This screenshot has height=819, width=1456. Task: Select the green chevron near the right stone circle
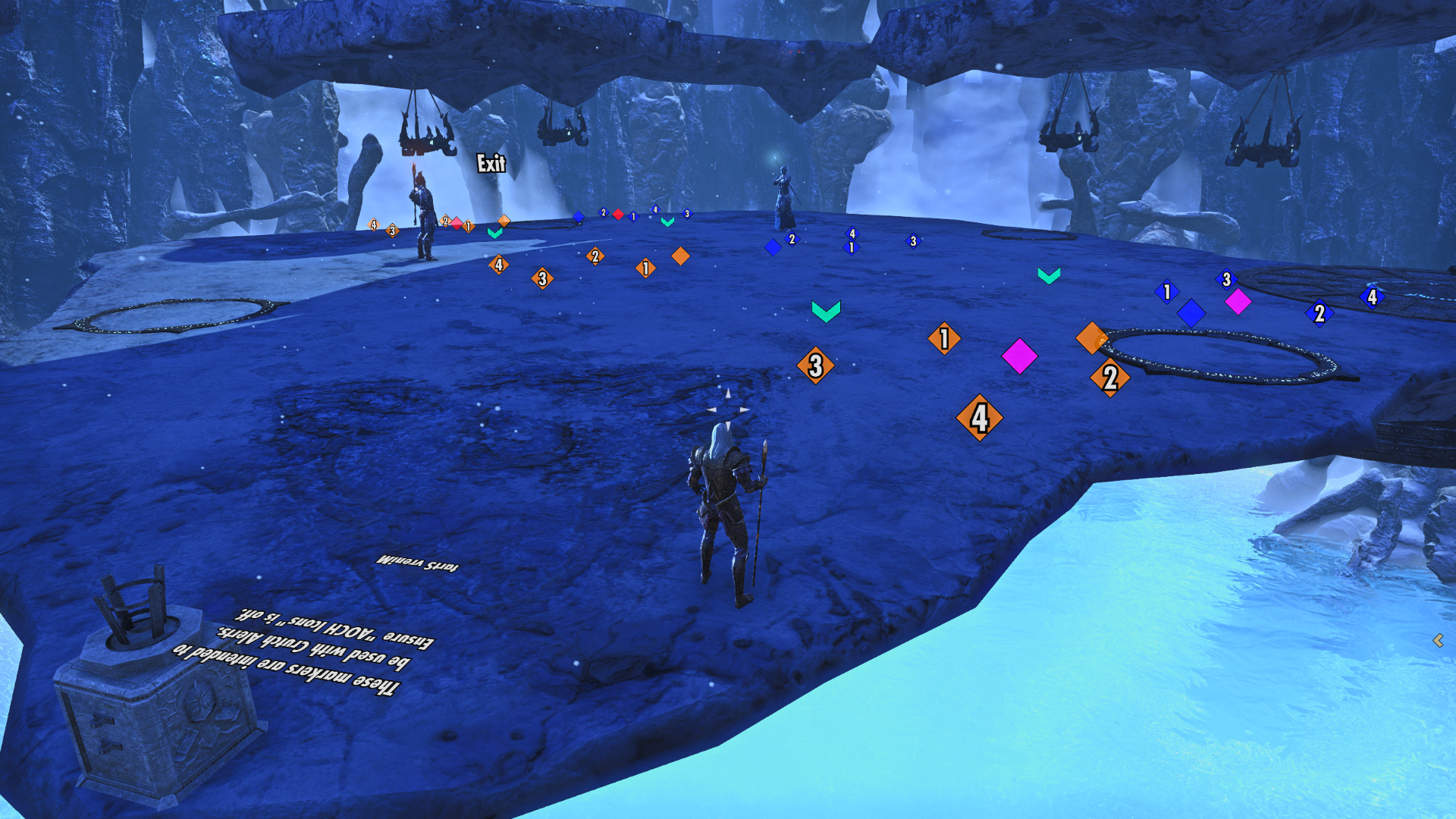(x=1049, y=277)
